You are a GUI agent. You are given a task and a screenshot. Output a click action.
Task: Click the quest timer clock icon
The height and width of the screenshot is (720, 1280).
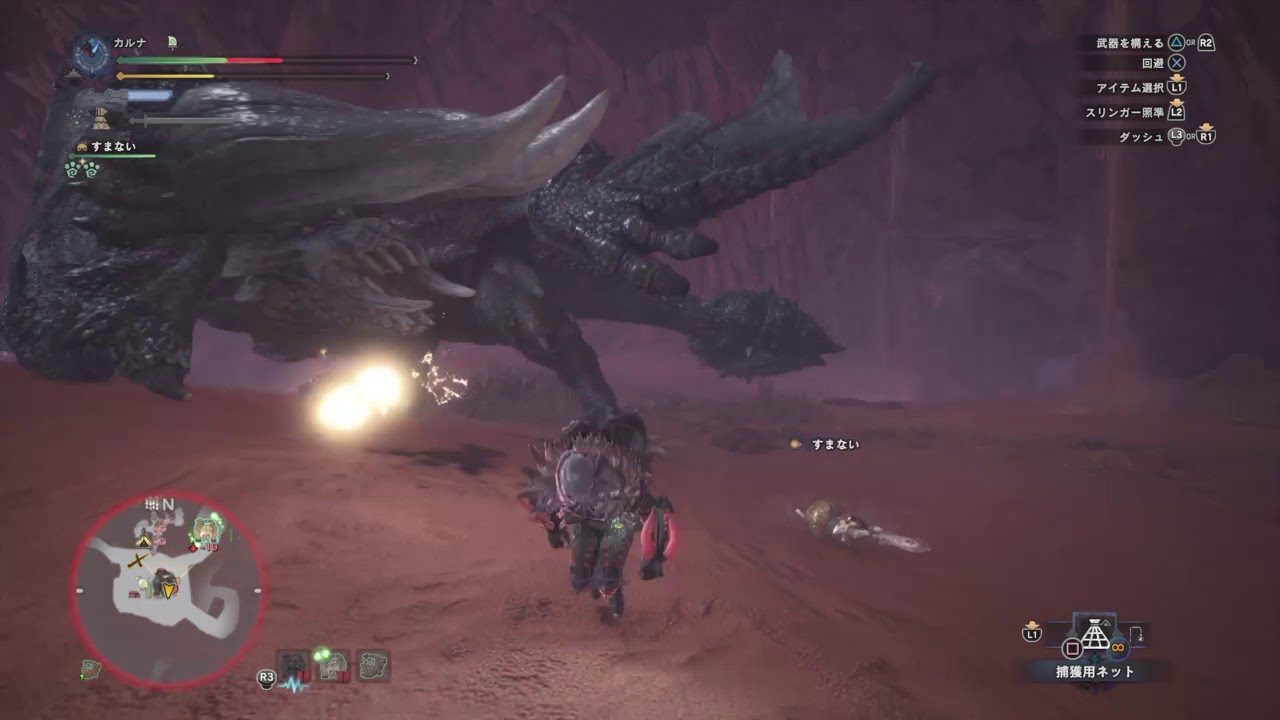tap(92, 55)
